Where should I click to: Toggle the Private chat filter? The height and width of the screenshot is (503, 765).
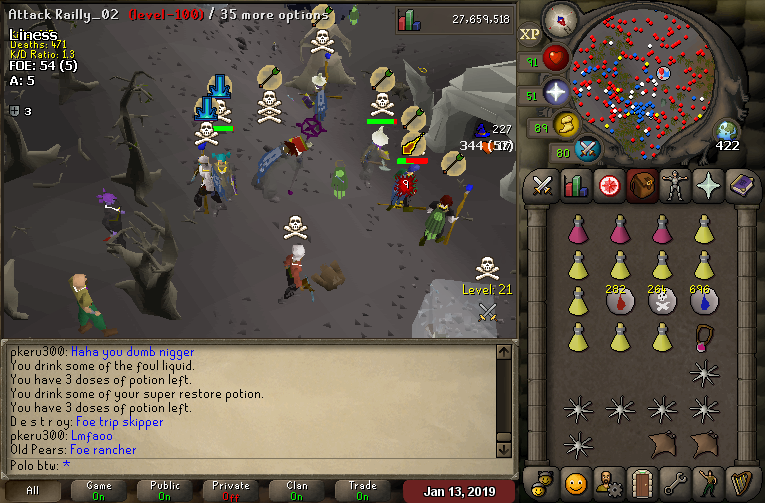click(x=231, y=490)
